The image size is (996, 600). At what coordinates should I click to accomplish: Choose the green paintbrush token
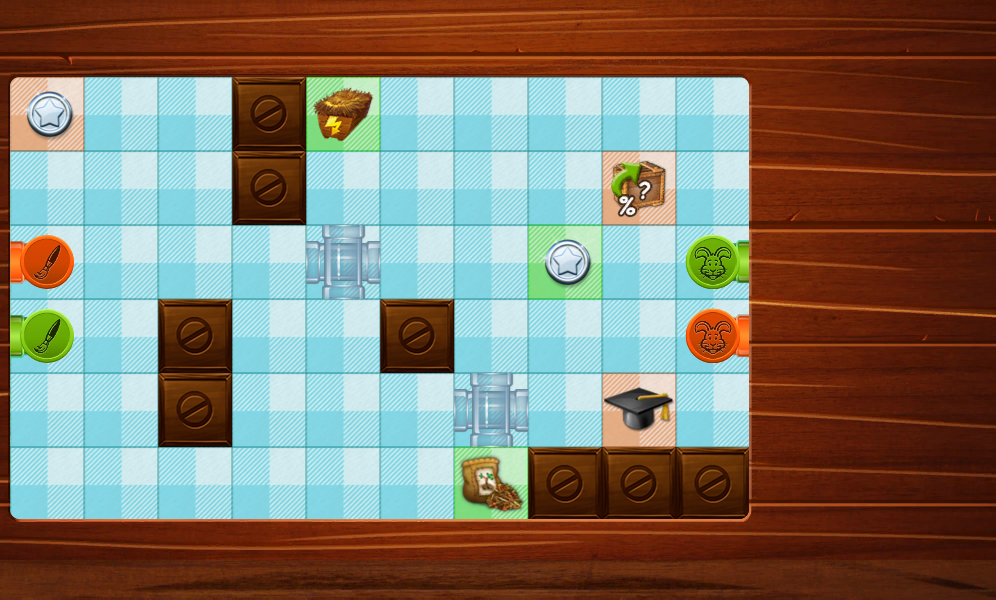click(x=47, y=336)
